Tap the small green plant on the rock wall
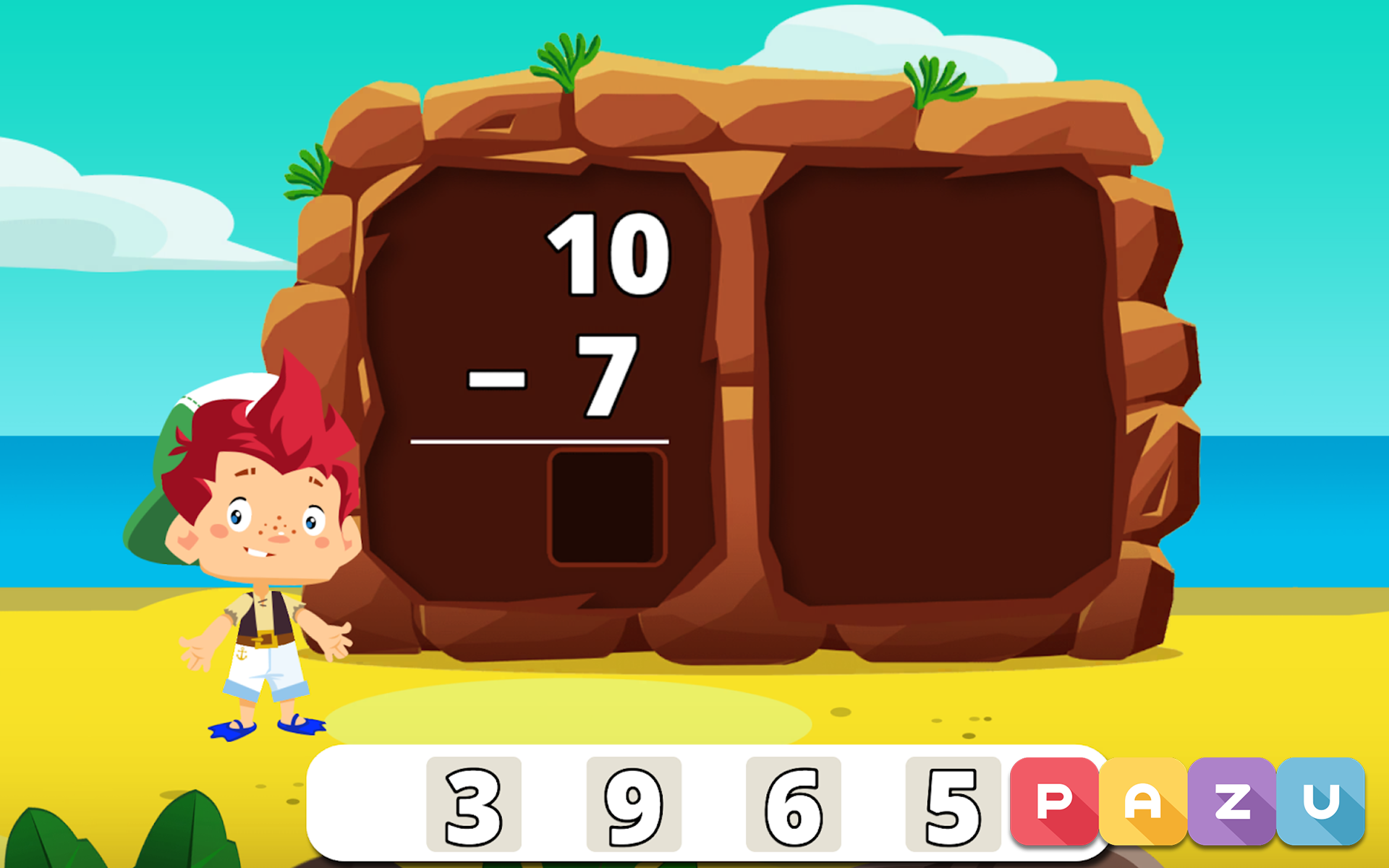The image size is (1389, 868). (307, 174)
